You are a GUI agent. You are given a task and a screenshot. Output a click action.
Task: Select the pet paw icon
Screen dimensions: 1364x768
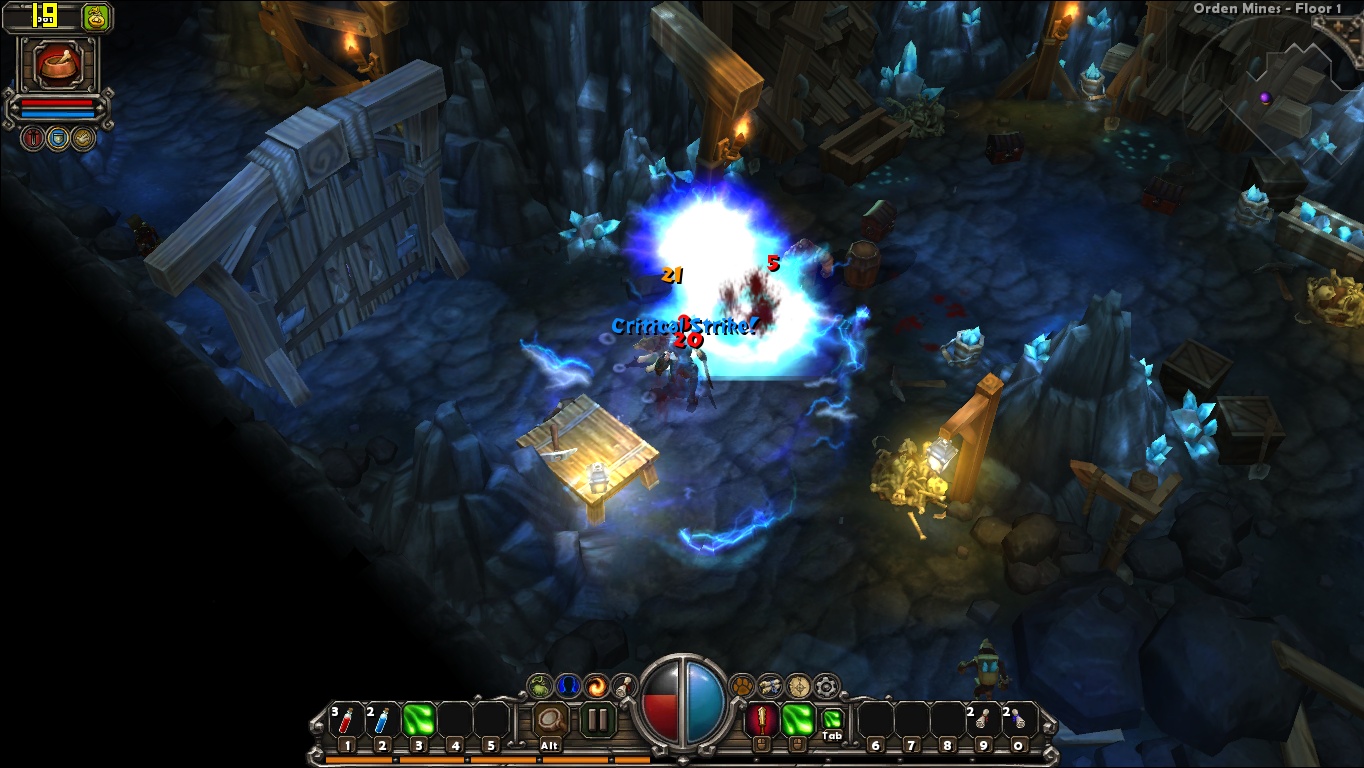tap(742, 684)
